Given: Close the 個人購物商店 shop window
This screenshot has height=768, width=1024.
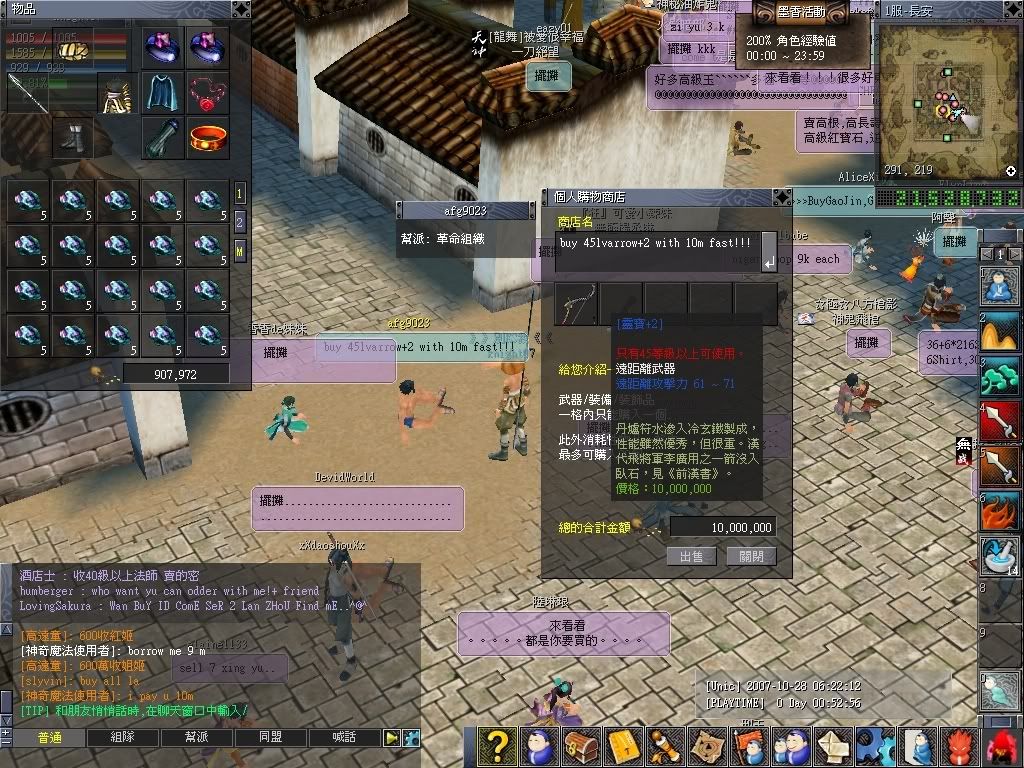Looking at the screenshot, I should [x=782, y=197].
